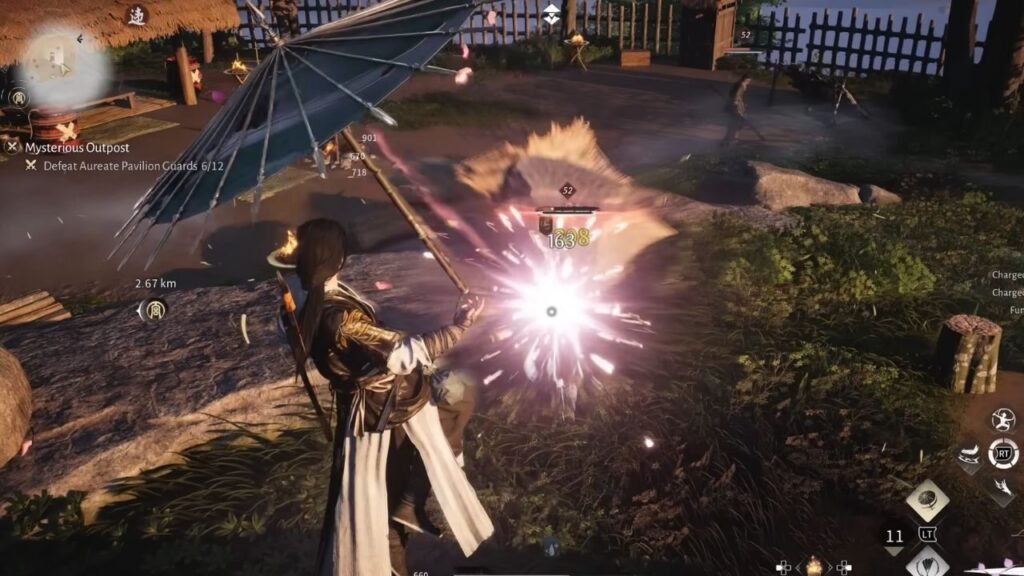The image size is (1024, 576).
Task: Select the gate marker beside the minimap
Action: click(18, 97)
